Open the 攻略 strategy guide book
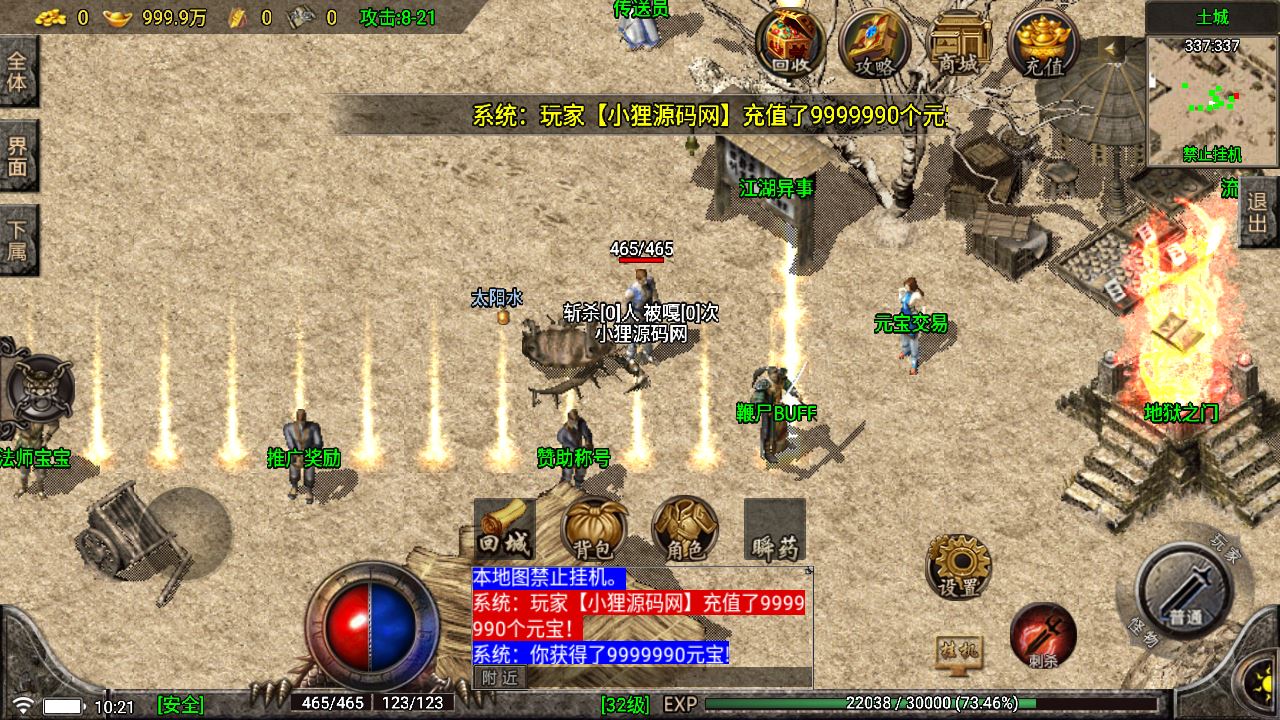 coord(874,43)
